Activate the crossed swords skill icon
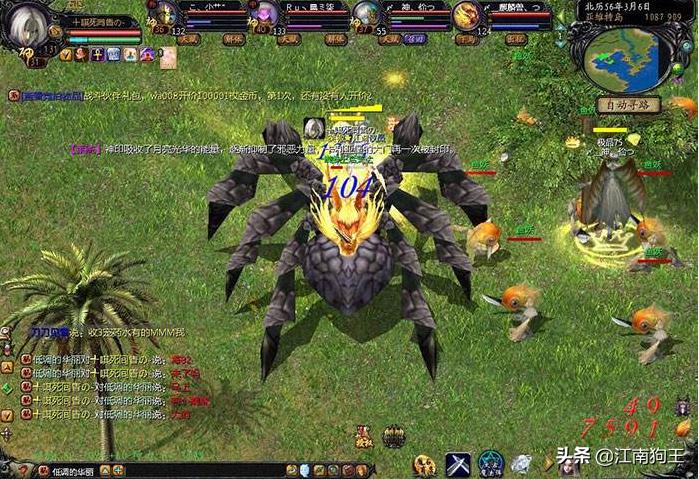 click(458, 464)
